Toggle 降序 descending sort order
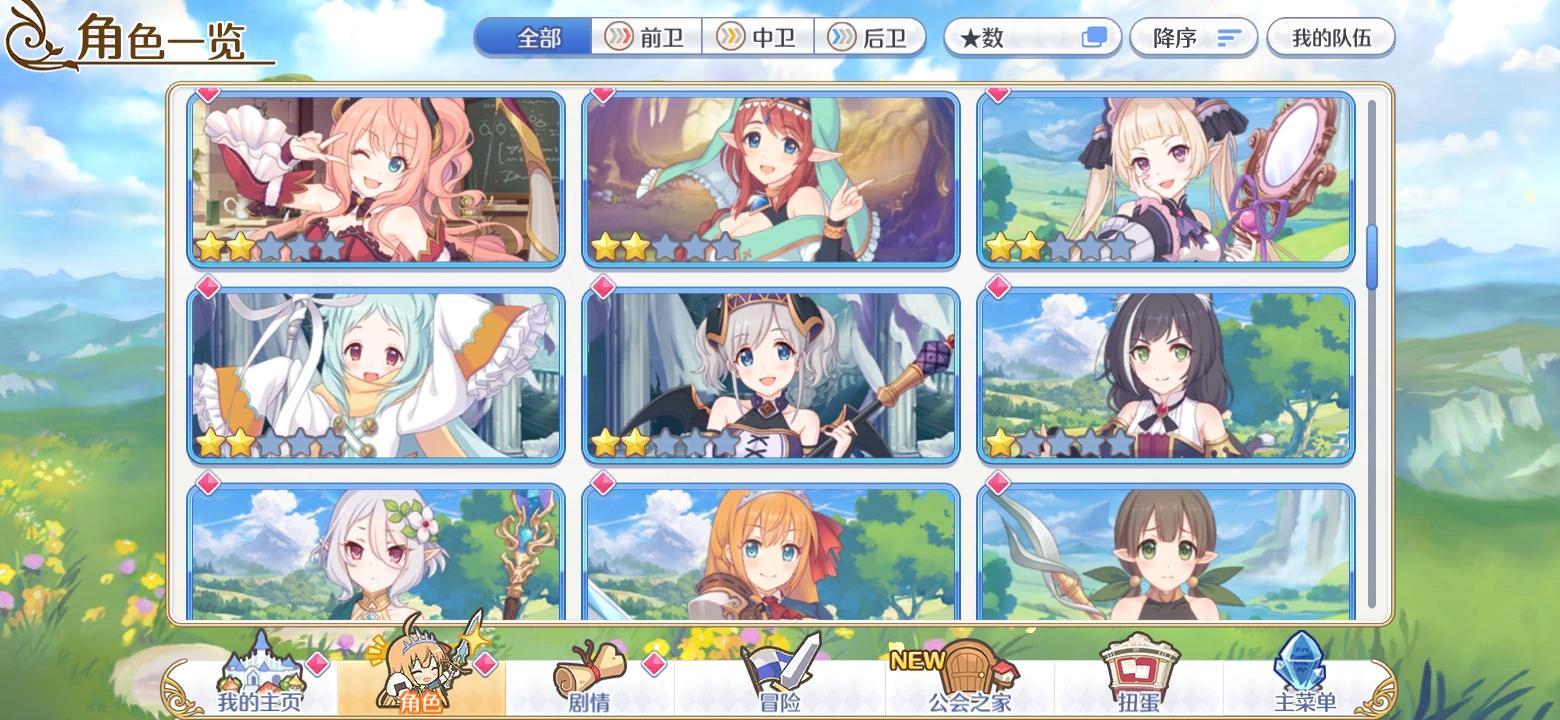This screenshot has width=1560, height=720. [x=1193, y=37]
